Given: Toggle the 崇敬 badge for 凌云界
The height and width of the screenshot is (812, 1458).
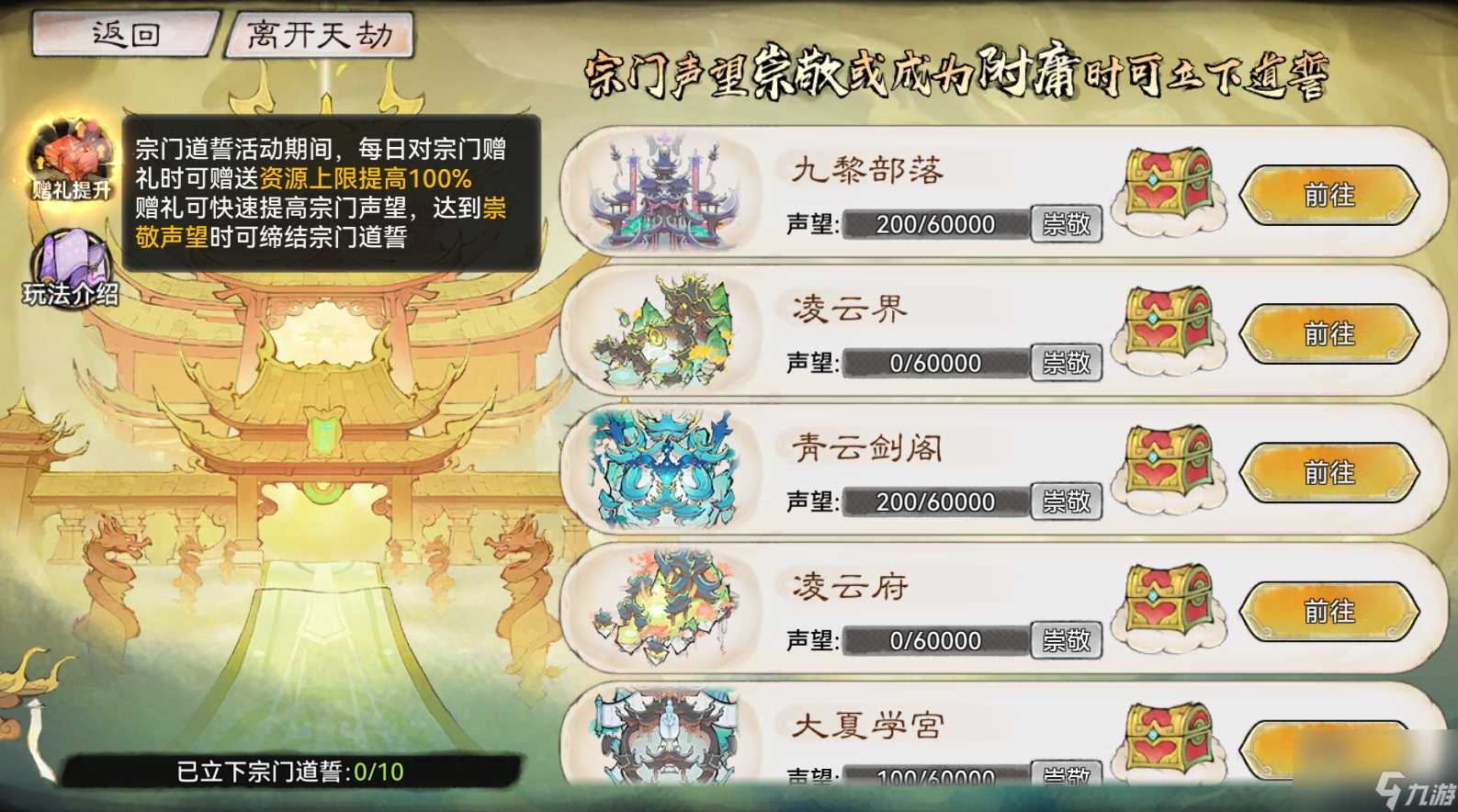Looking at the screenshot, I should pyautogui.click(x=1067, y=363).
